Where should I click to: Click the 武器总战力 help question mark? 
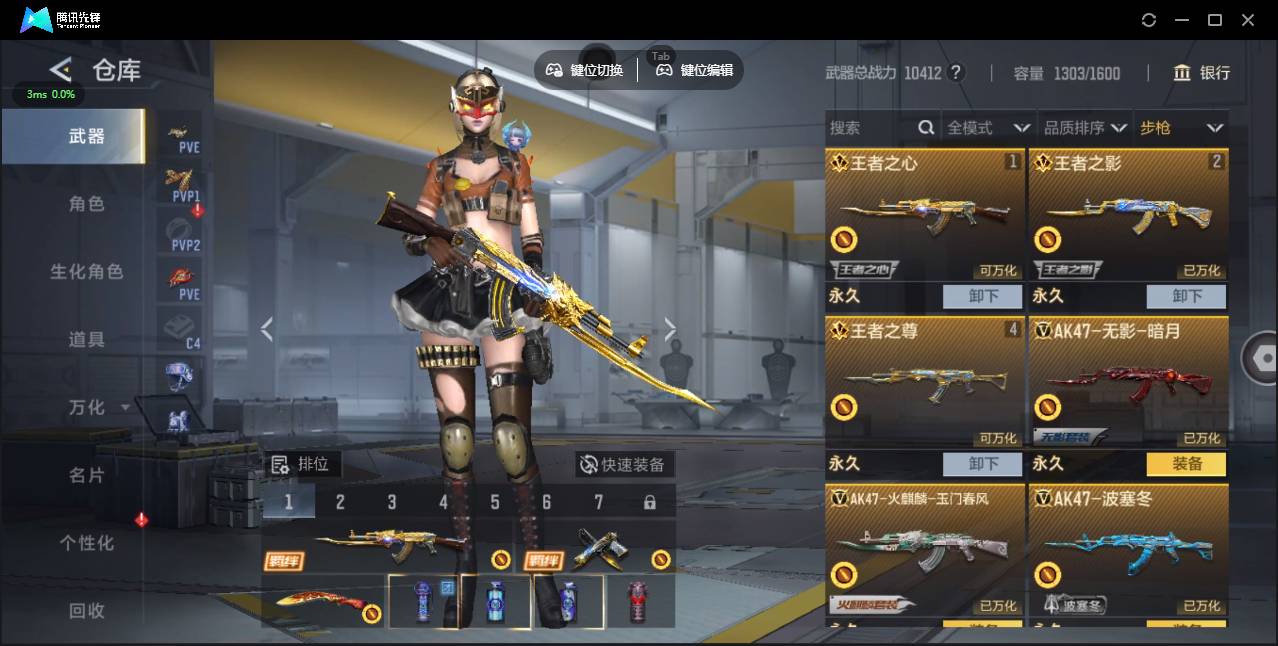(x=956, y=73)
